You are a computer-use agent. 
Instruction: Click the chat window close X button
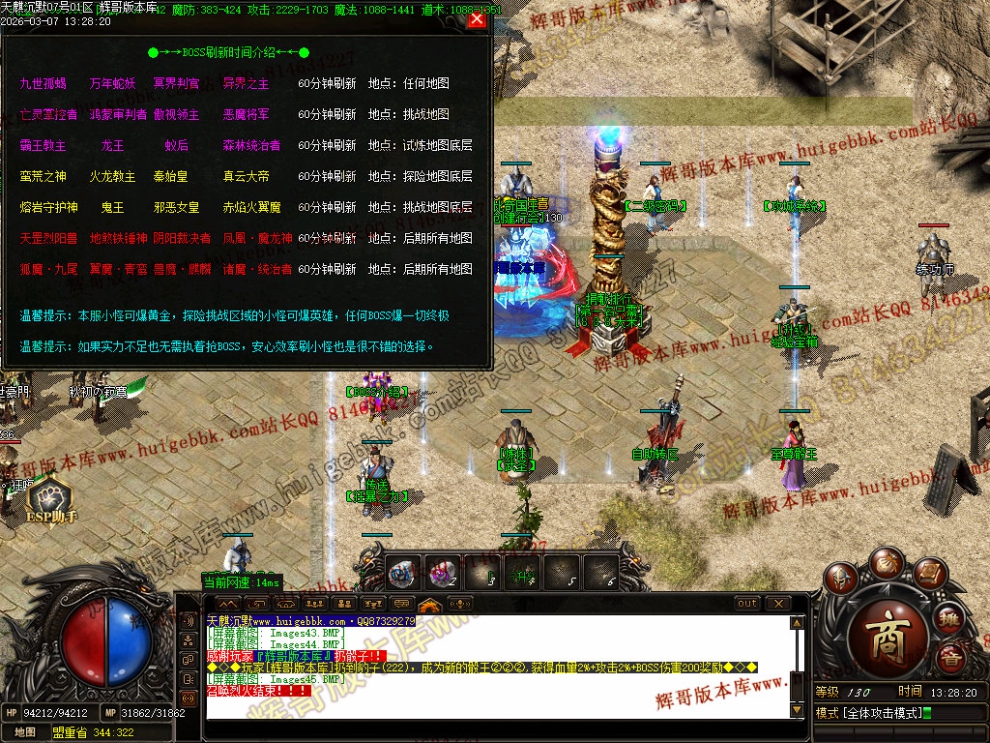click(776, 604)
